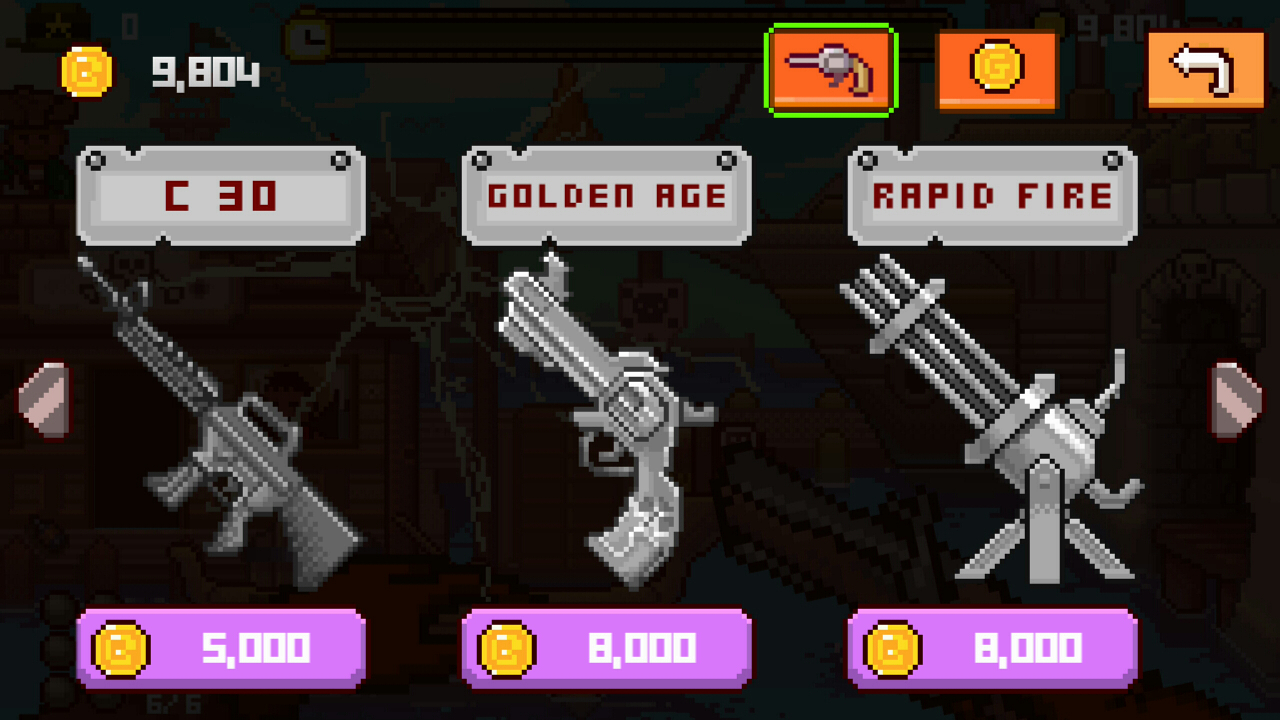Buy the Golden Age revolver for 8,000 coins
The image size is (1280, 720).
605,648
